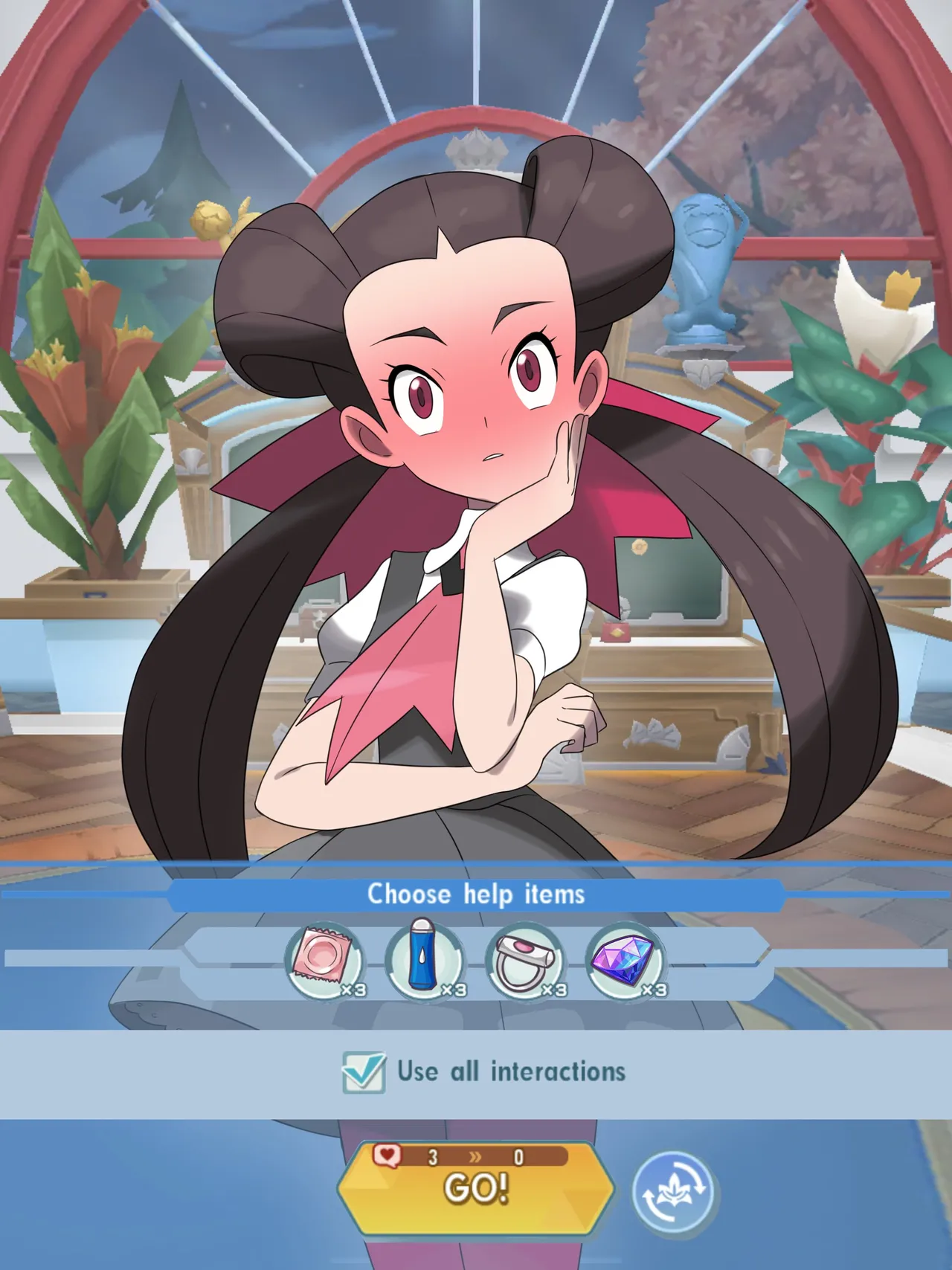Tap the round blue swap arrows button

click(673, 1192)
